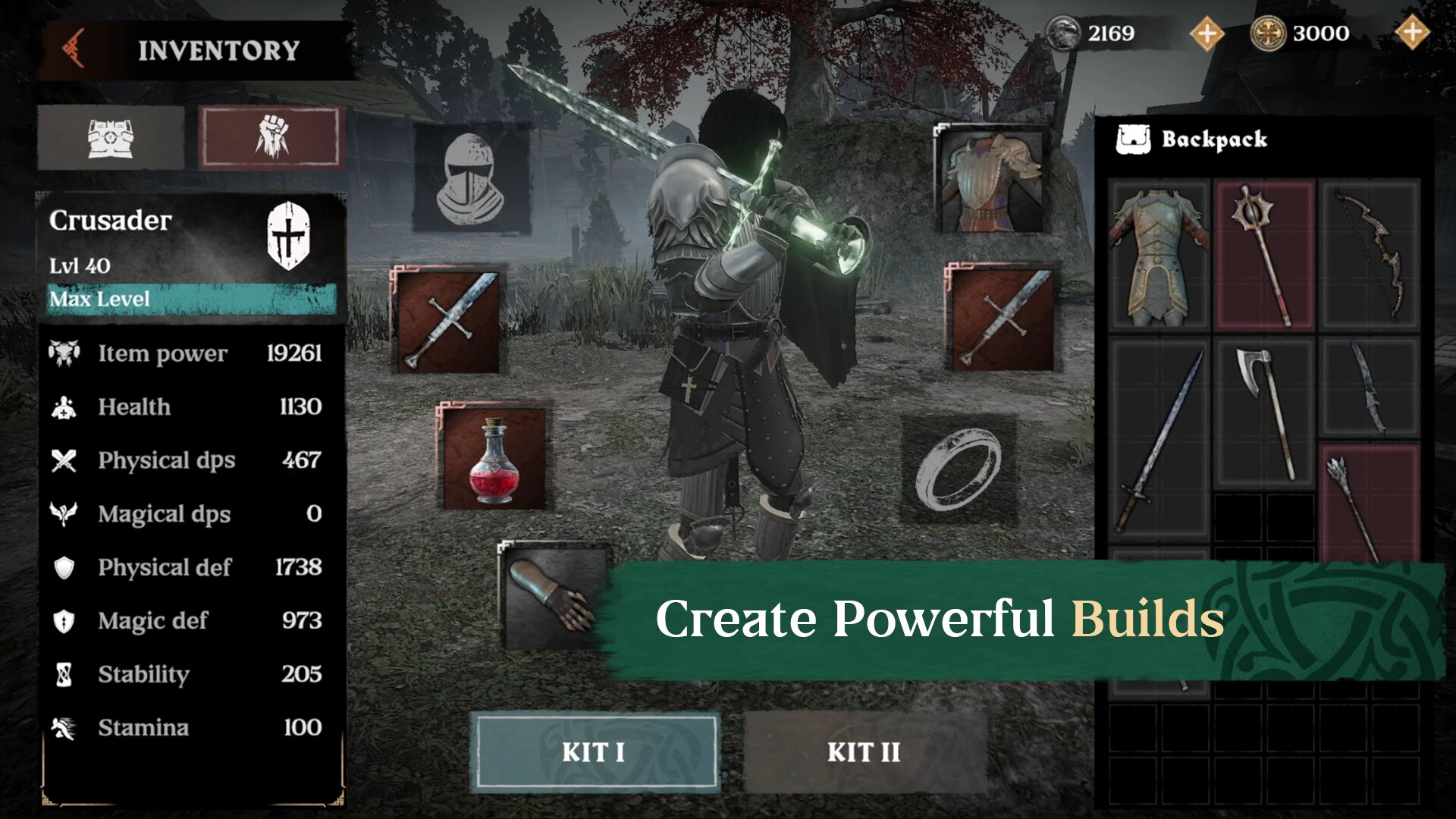
Task: Switch to the armor equipment tab
Action: (x=111, y=138)
